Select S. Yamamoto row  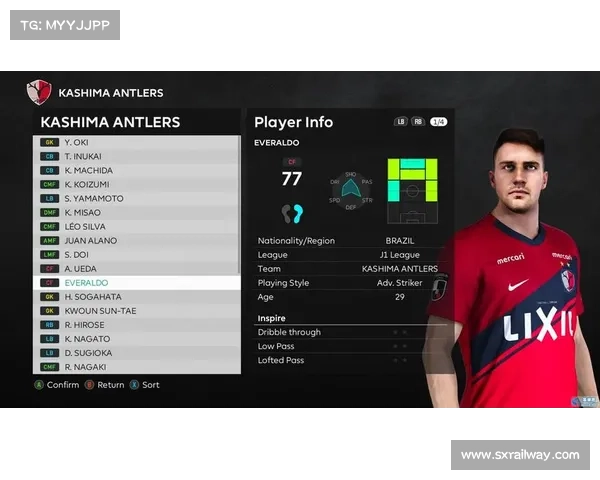(x=137, y=198)
